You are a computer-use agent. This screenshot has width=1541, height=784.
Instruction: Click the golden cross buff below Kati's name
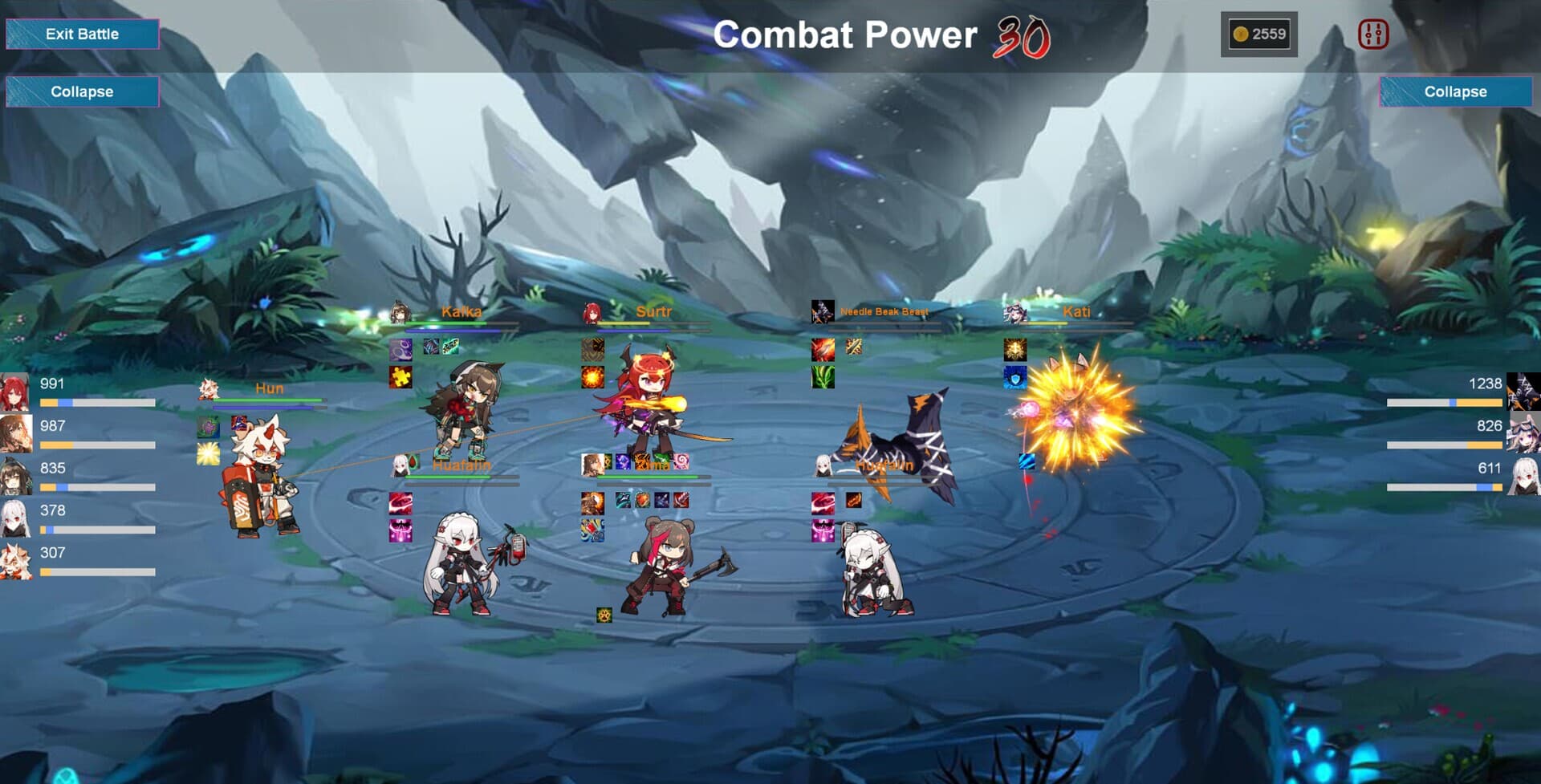pyautogui.click(x=1014, y=350)
